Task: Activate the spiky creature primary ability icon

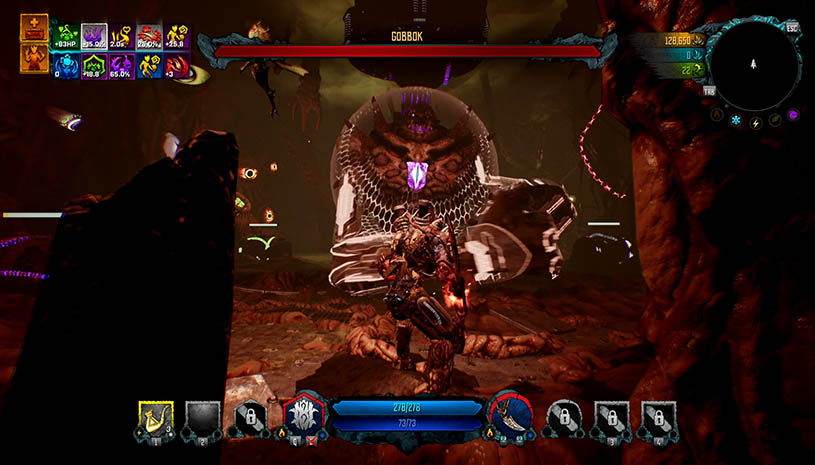Action: 302,414
